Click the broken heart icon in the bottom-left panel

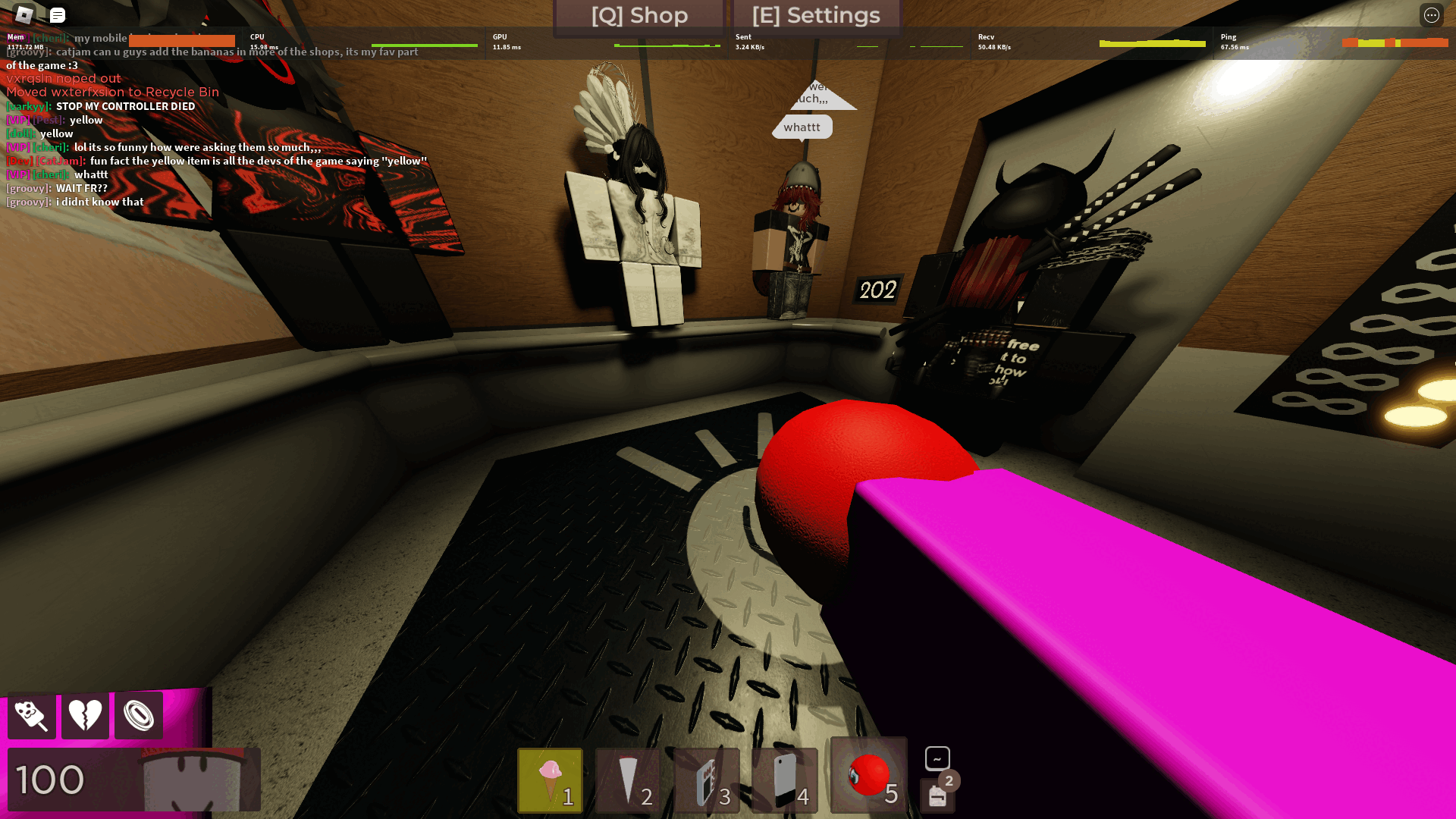pyautogui.click(x=85, y=714)
